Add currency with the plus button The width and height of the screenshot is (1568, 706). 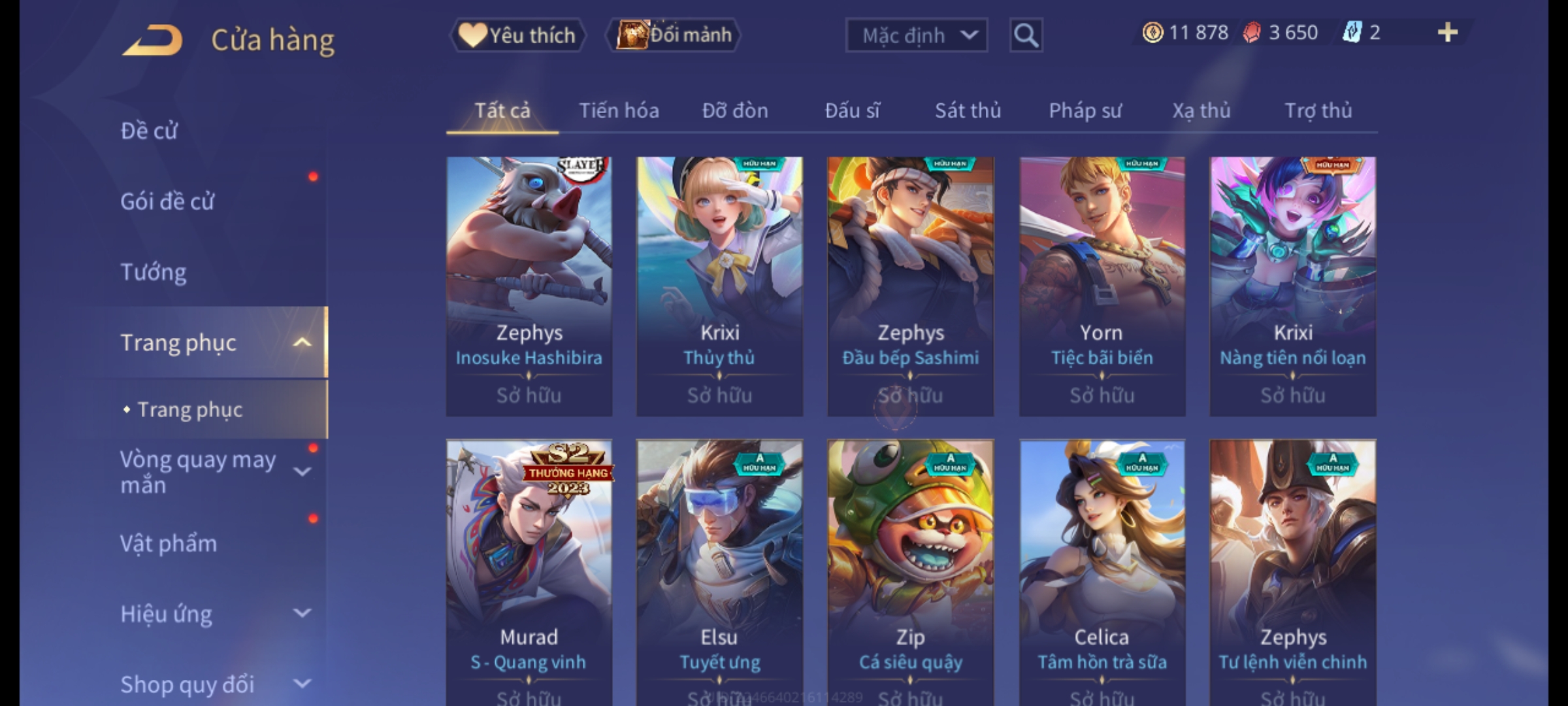[x=1447, y=33]
